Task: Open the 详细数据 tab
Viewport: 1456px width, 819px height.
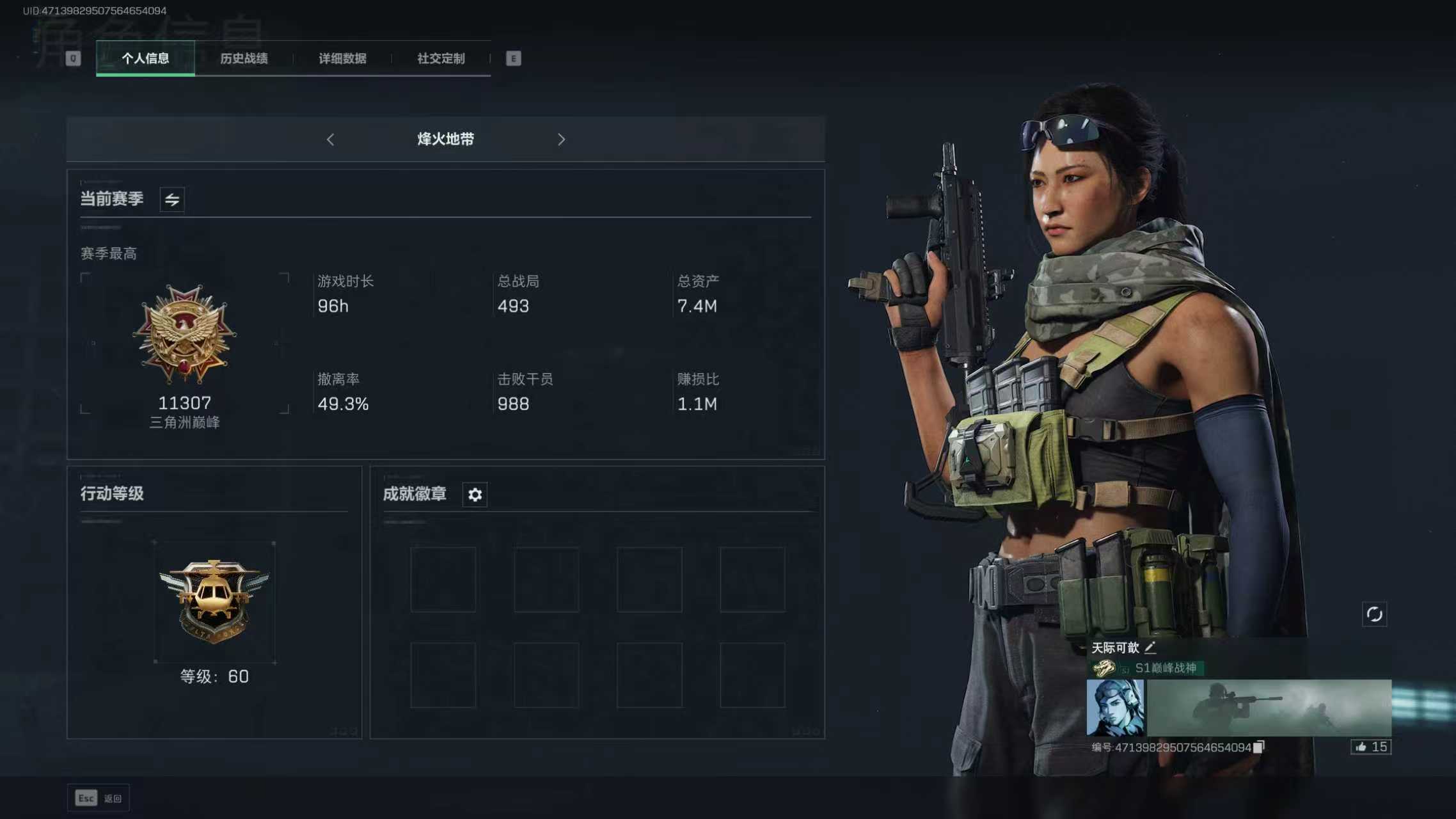Action: click(342, 58)
